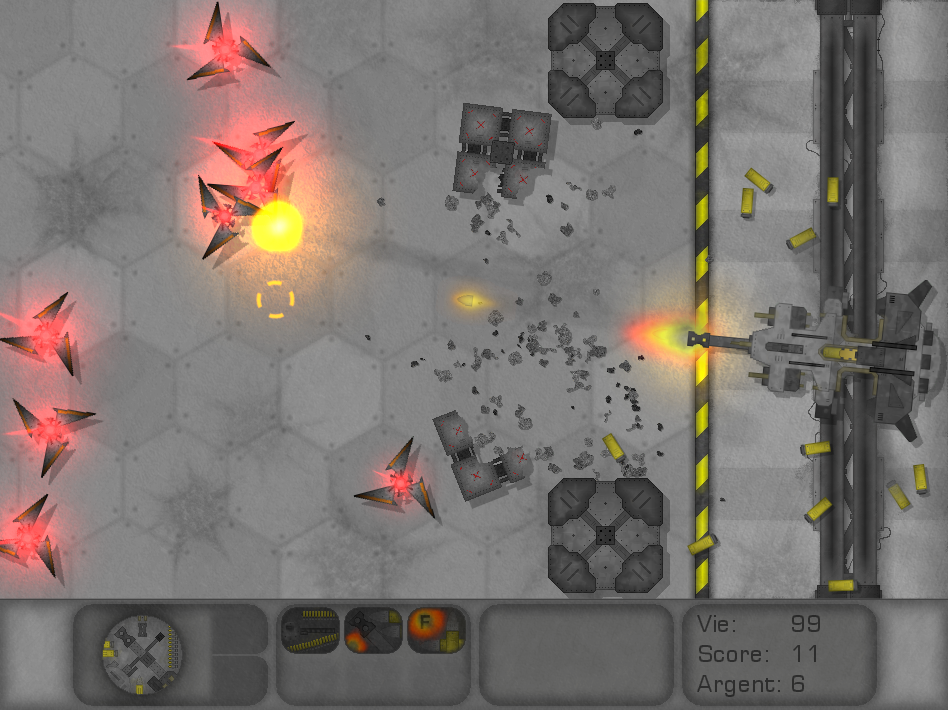Open the circular turret build dial
The width and height of the screenshot is (948, 710).
(x=142, y=655)
